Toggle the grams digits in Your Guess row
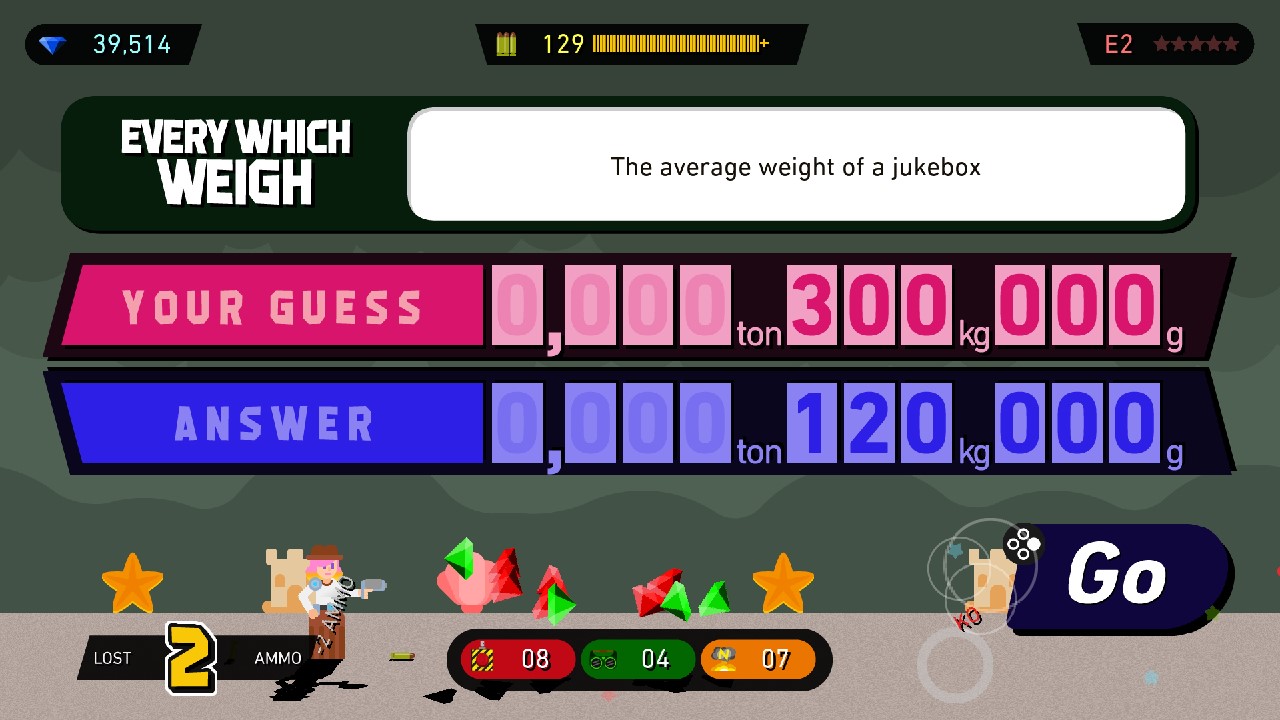1280x720 pixels. (1076, 307)
